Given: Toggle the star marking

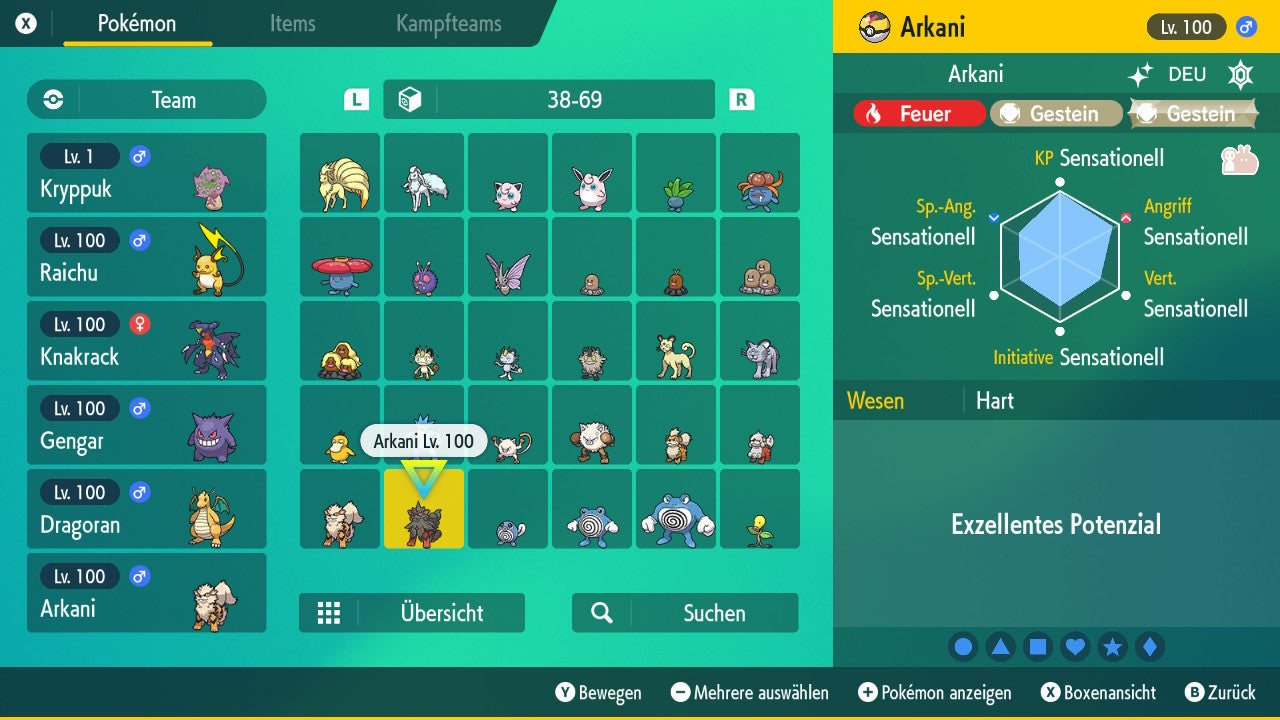Looking at the screenshot, I should click(1113, 646).
